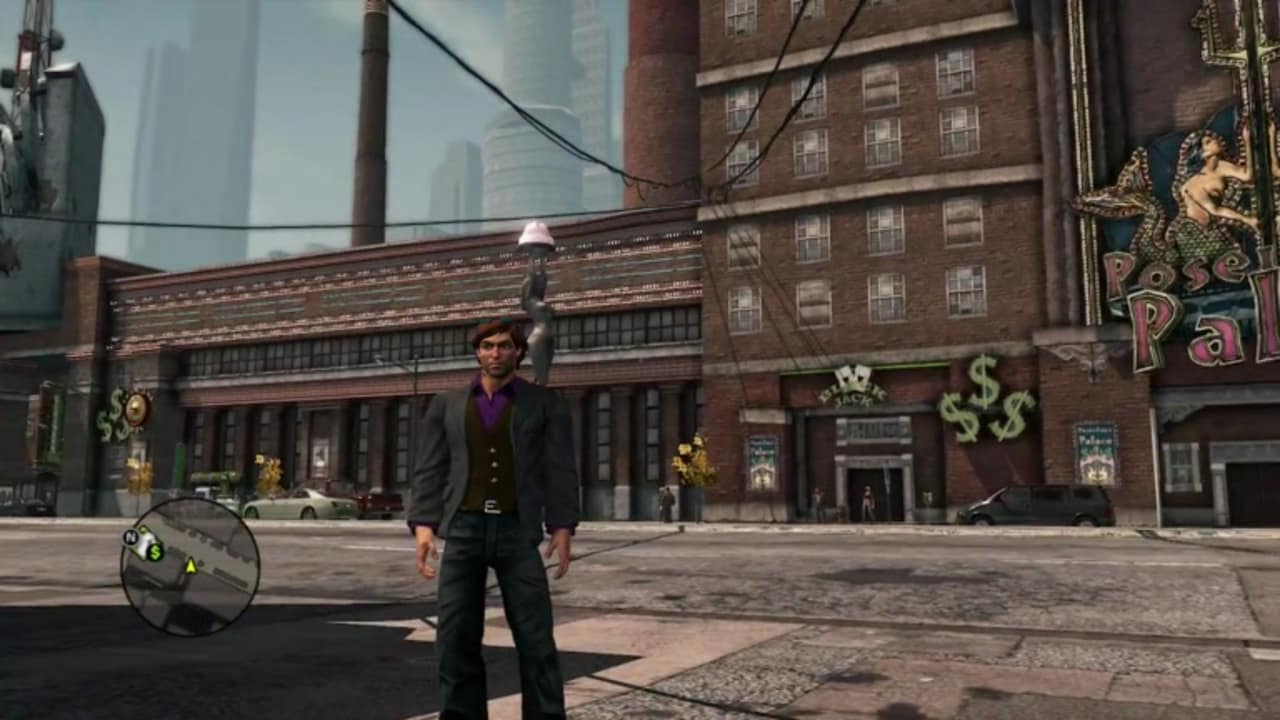Click the north compass marker on the minimap
Viewport: 1280px width, 720px height.
[129, 537]
